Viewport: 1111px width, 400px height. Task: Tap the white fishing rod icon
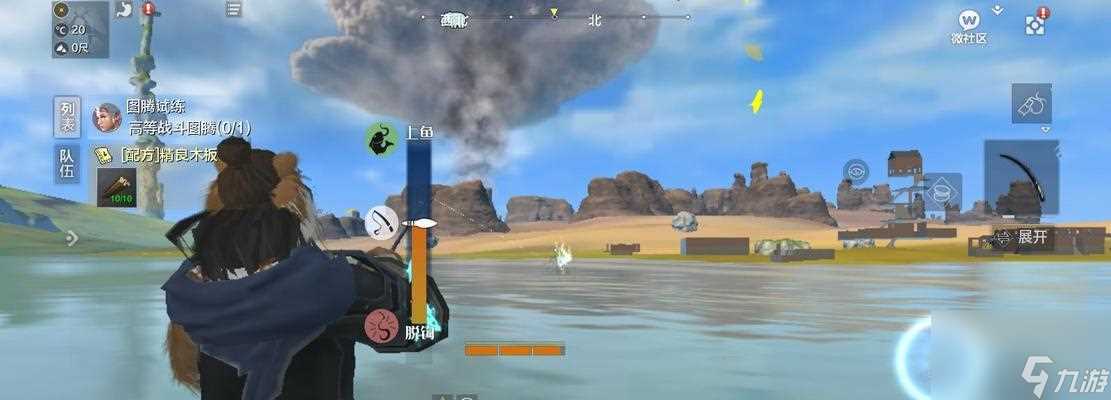[381, 221]
